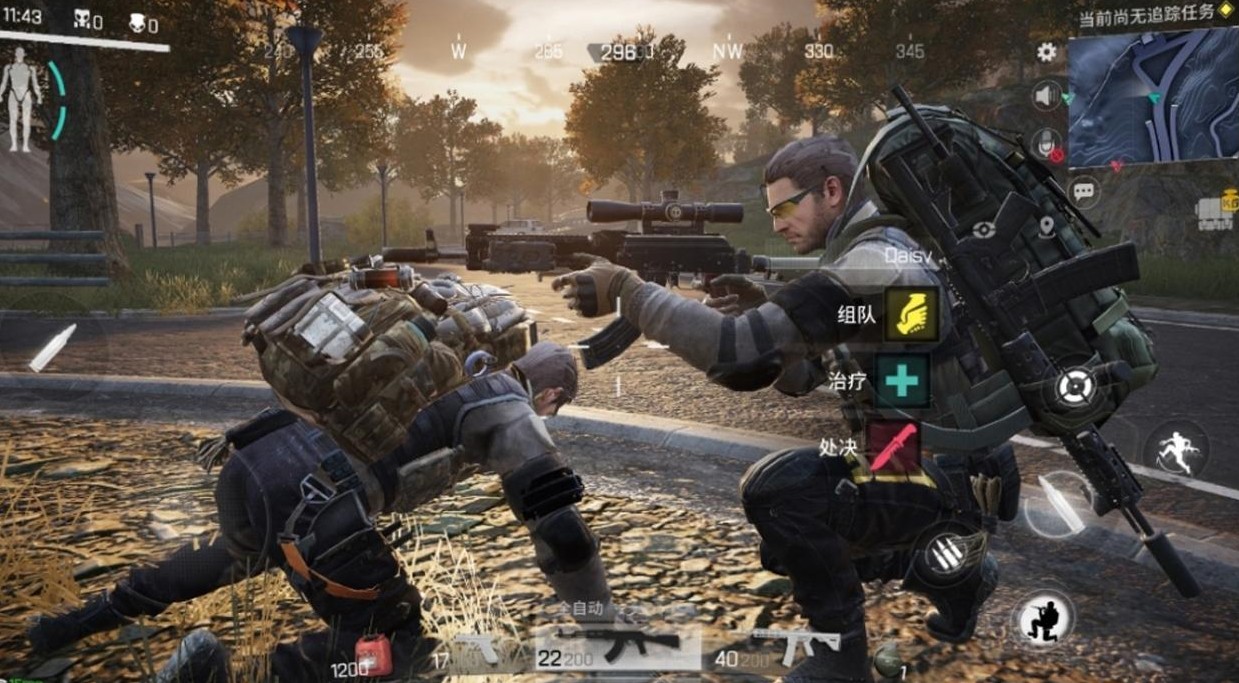
Task: Choose the 治疗 heal cross icon
Action: [901, 380]
